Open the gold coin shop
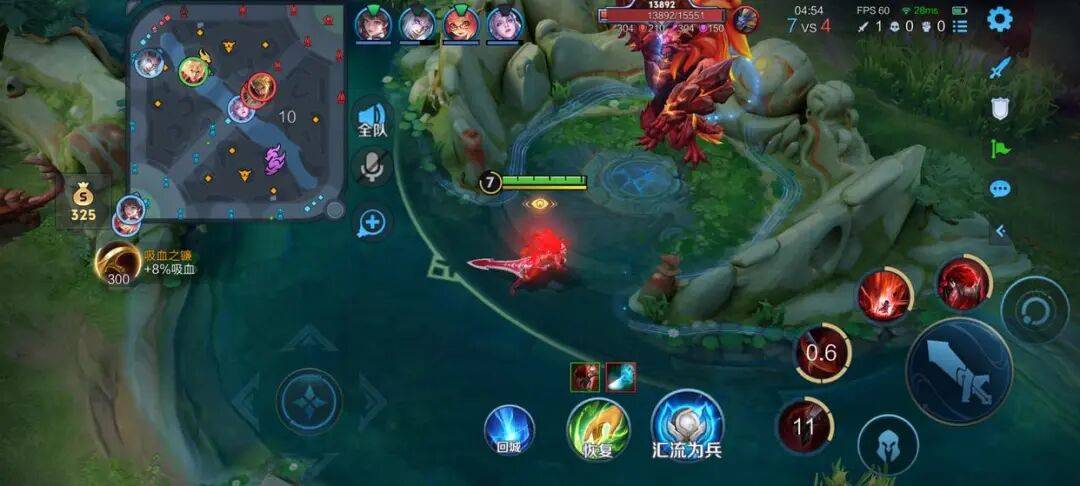This screenshot has width=1080, height=486. pos(83,199)
